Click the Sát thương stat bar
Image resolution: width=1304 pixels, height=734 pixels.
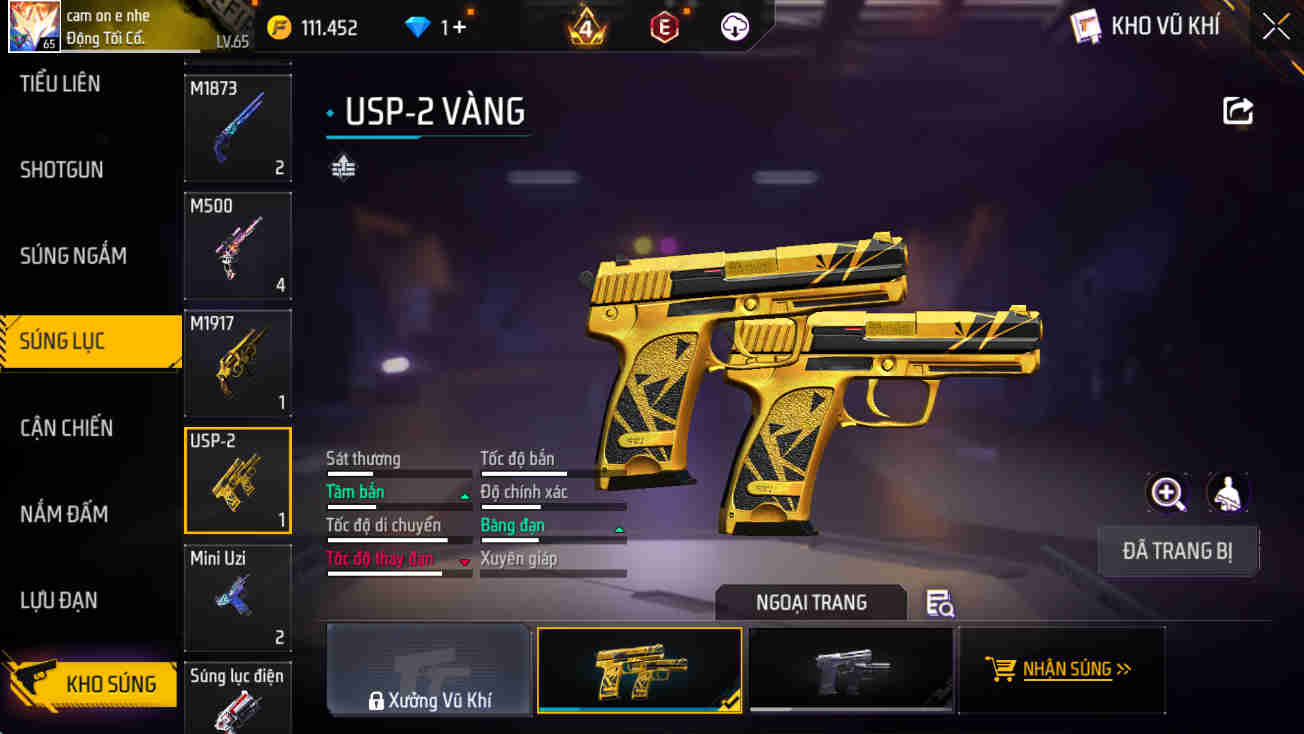point(398,463)
